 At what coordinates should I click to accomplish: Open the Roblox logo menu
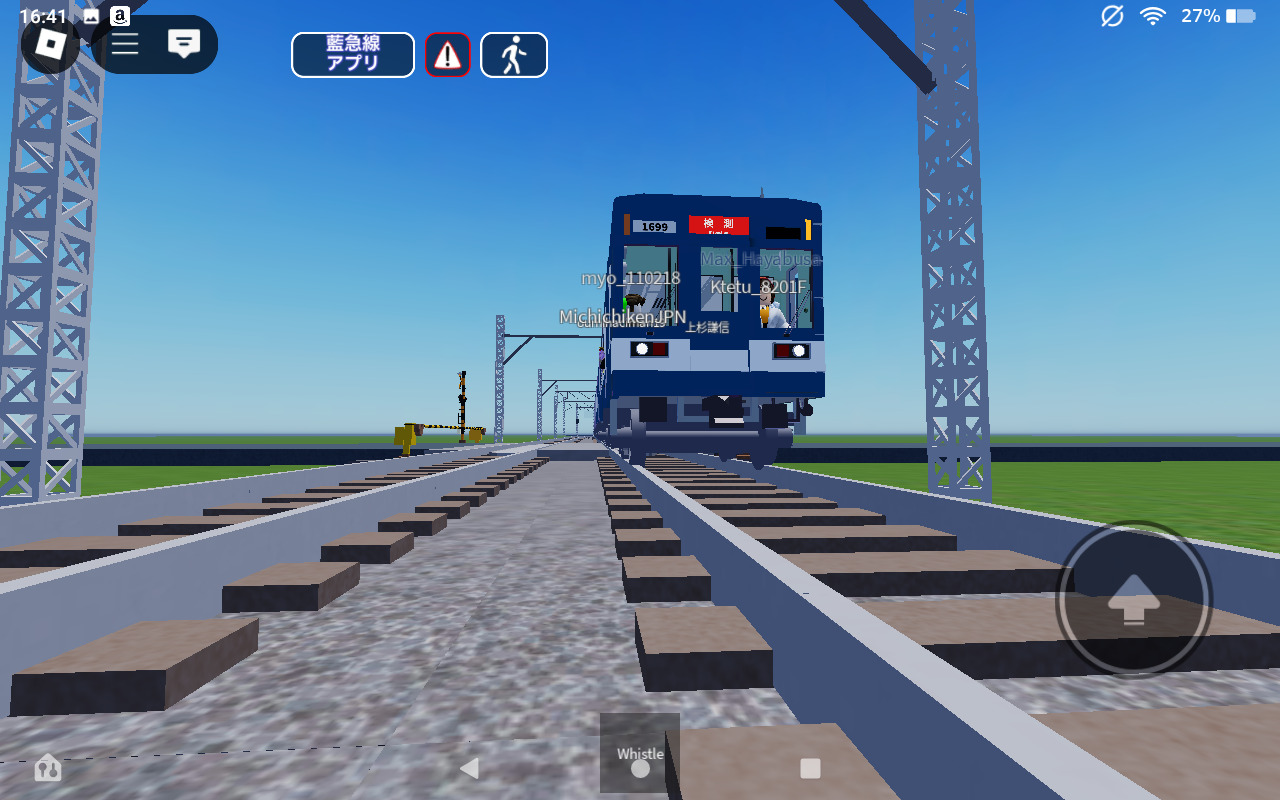tap(51, 43)
